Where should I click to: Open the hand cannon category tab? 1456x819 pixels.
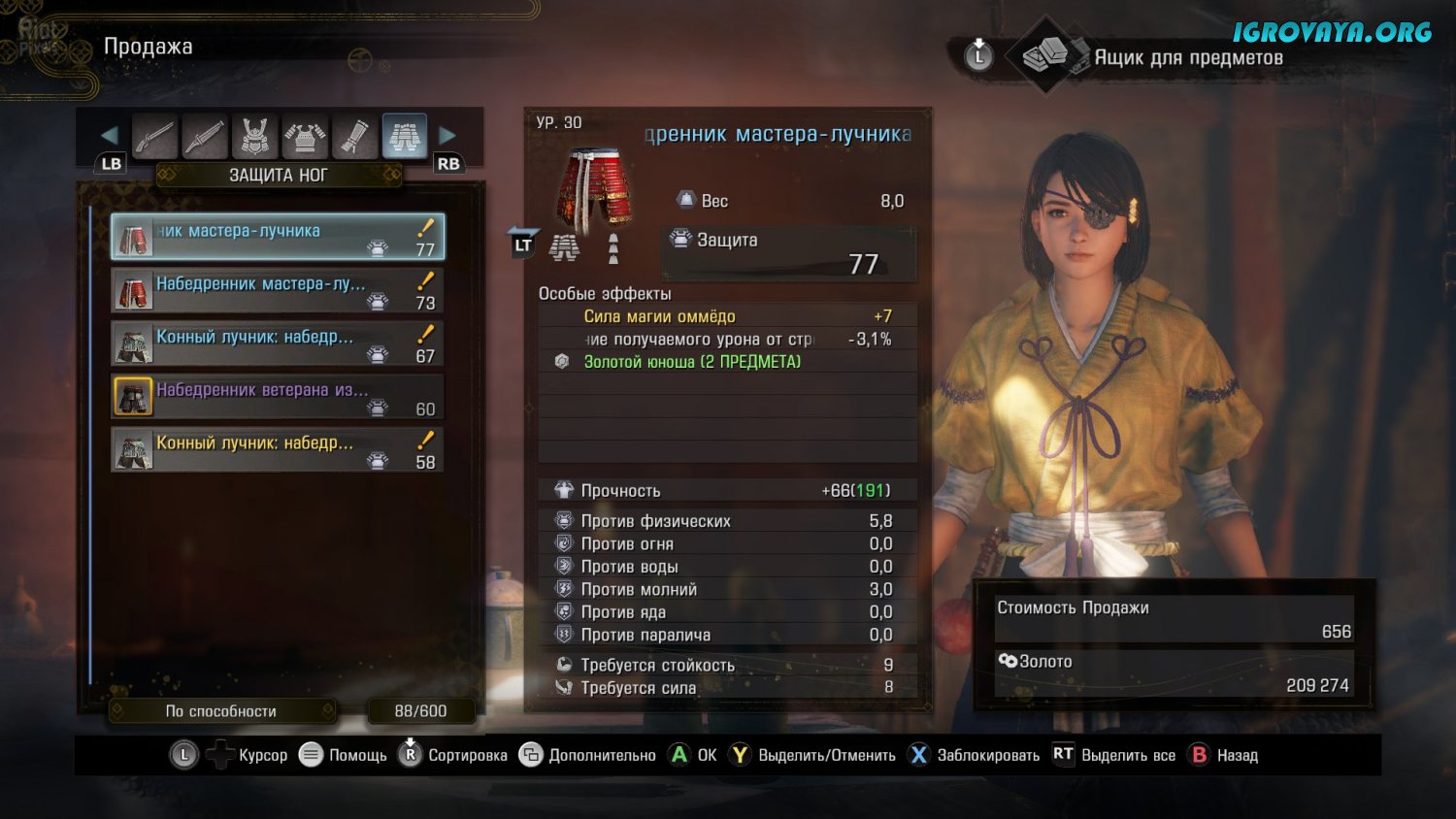click(205, 136)
